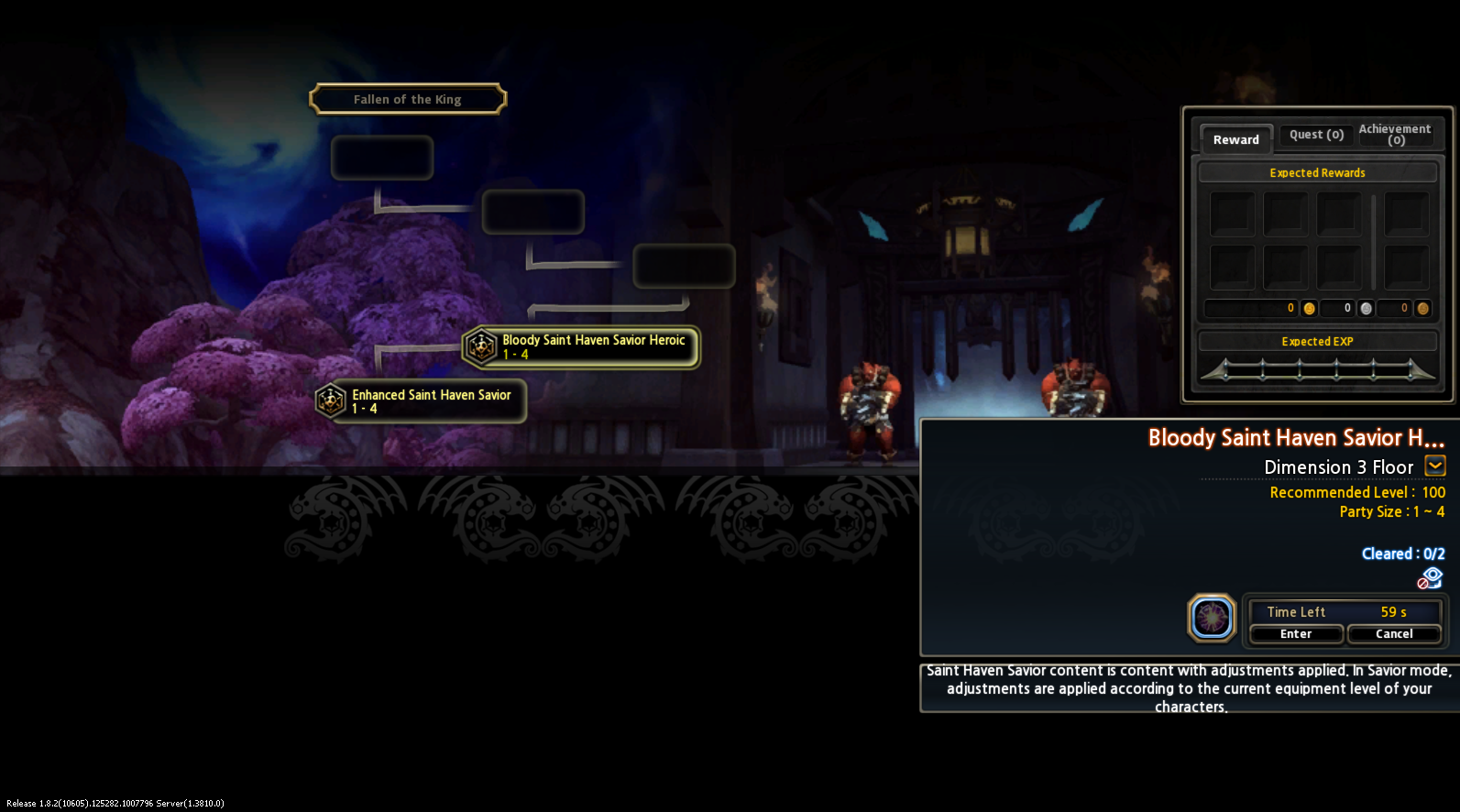The image size is (1460, 812).
Task: Open the Dimension 3 Floor dropdown arrow
Action: (1435, 466)
